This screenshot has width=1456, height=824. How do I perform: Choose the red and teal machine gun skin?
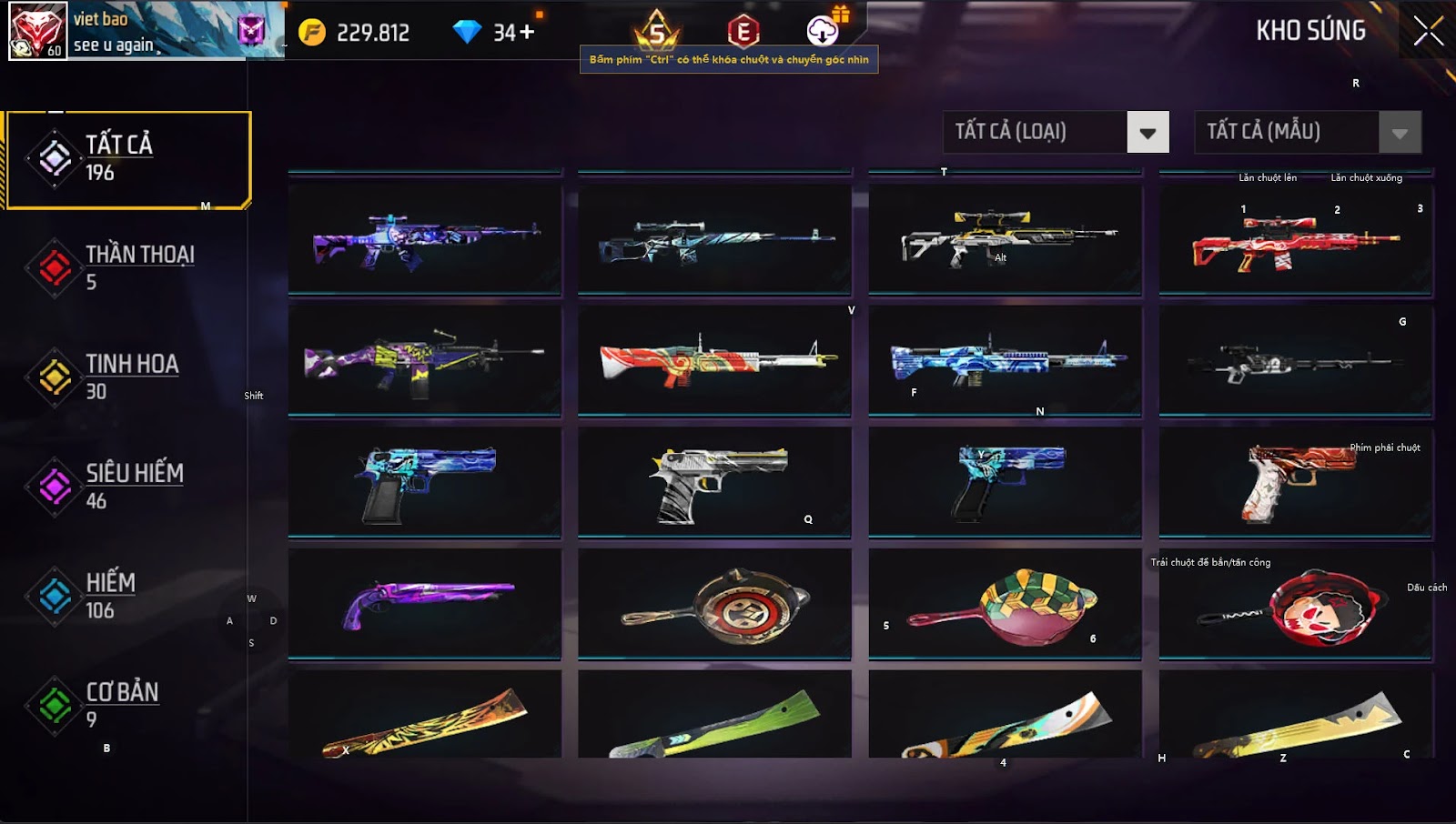tap(715, 360)
